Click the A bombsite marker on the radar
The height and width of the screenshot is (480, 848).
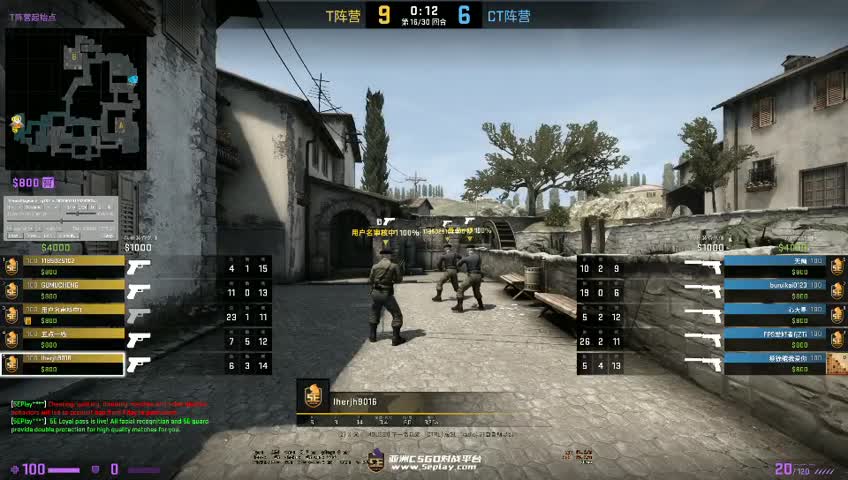coord(121,125)
